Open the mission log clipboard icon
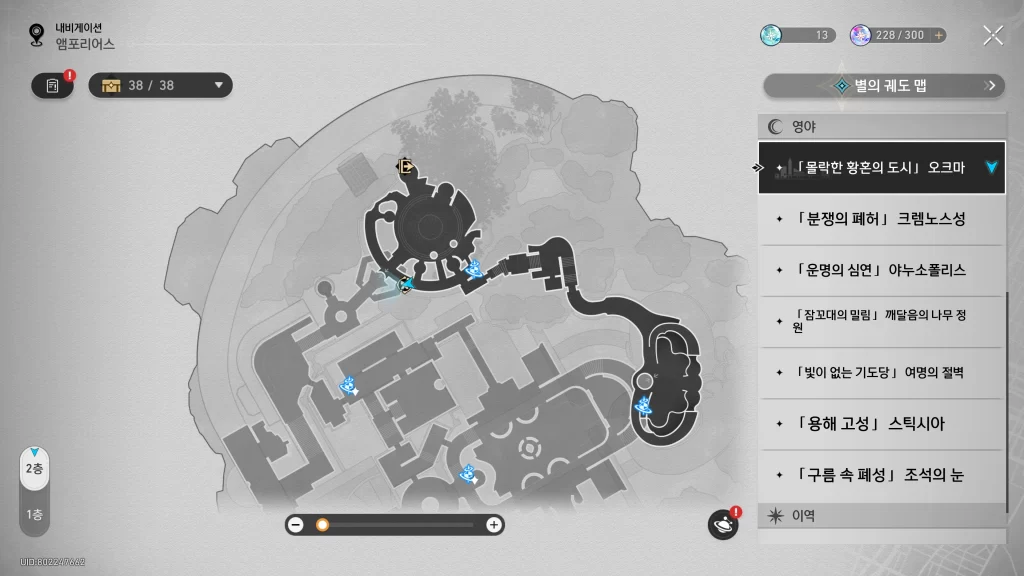The height and width of the screenshot is (576, 1024). tap(52, 86)
